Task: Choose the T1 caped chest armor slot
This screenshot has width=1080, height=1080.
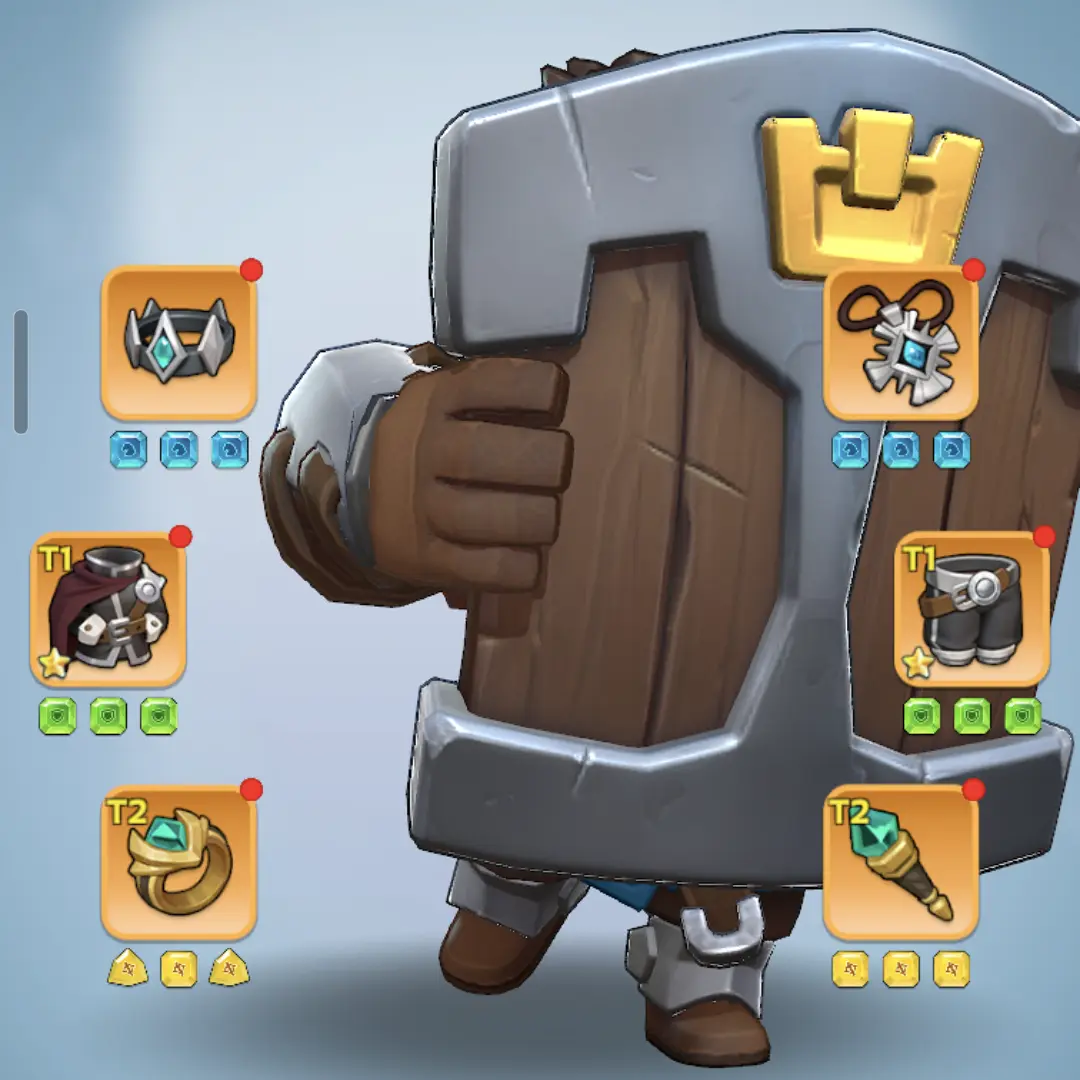Action: 108,609
